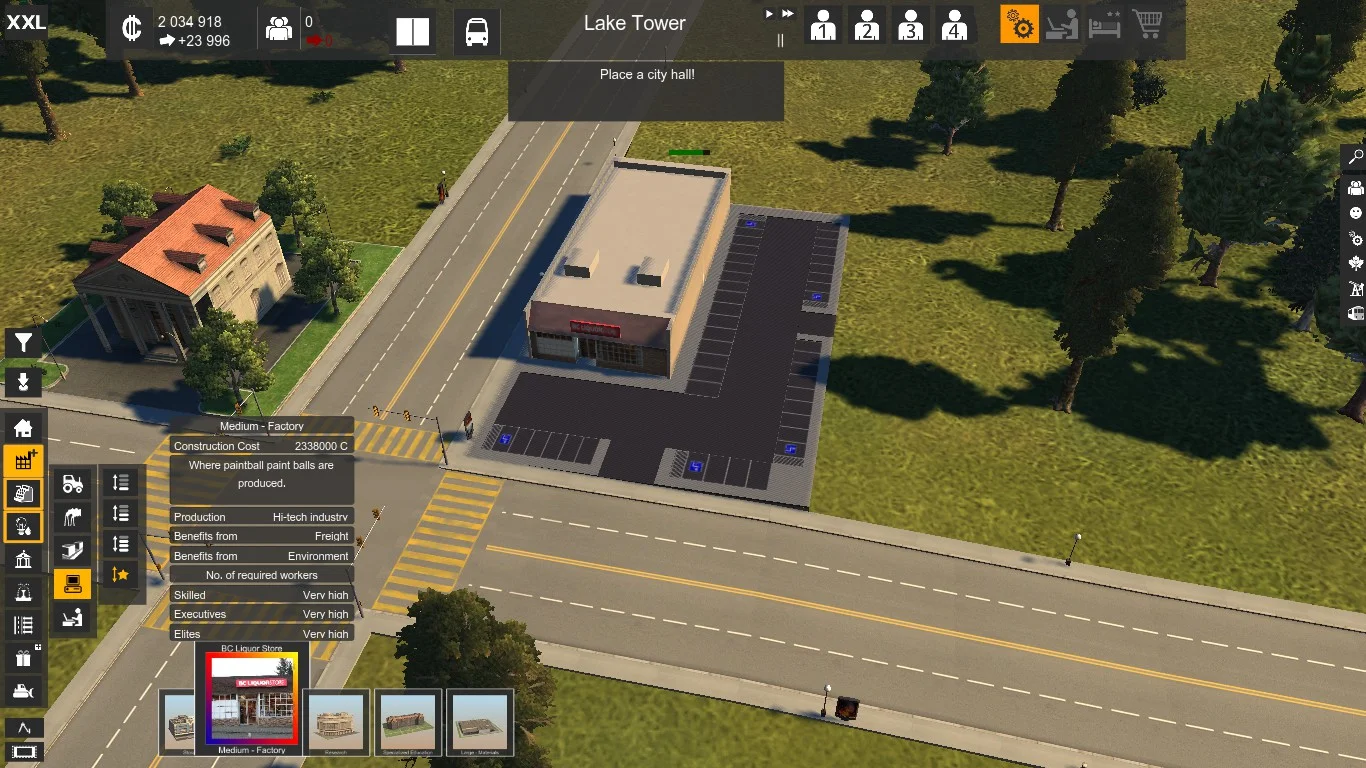This screenshot has height=768, width=1366.
Task: Set game speed to fast forward
Action: click(x=788, y=14)
